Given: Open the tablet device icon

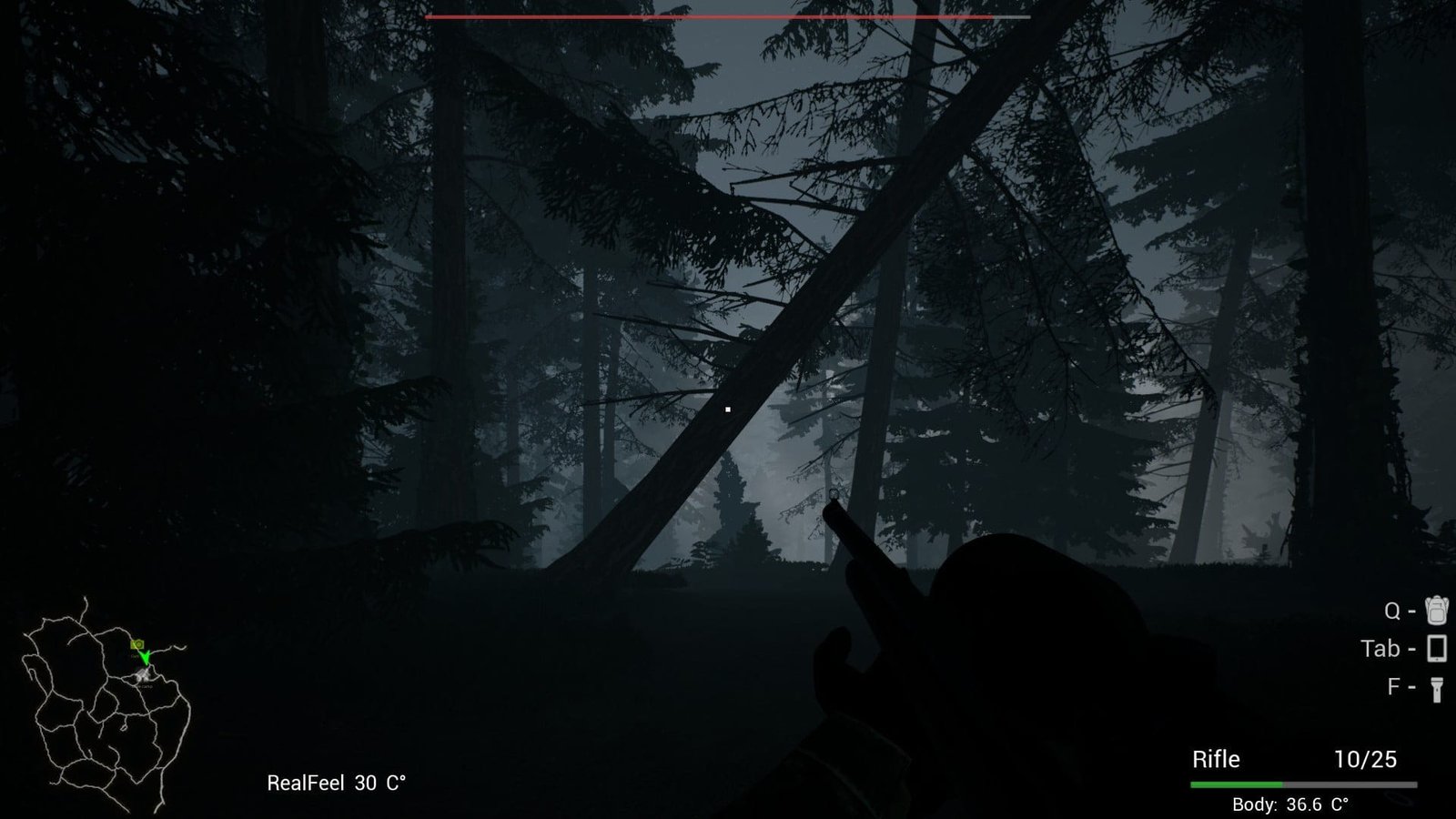Looking at the screenshot, I should pos(1436,648).
